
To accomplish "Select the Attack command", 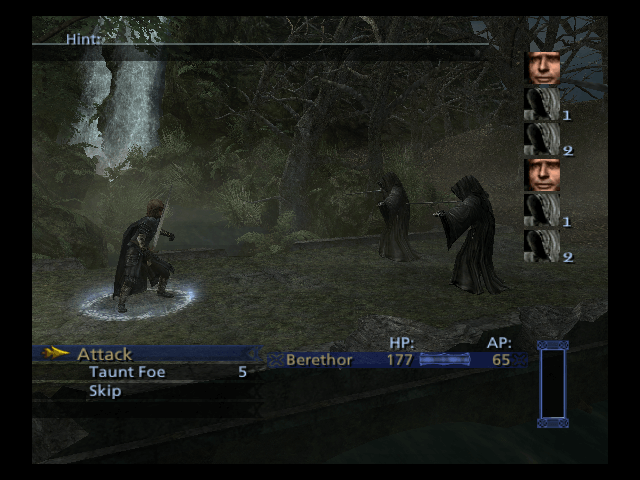I will (x=104, y=354).
